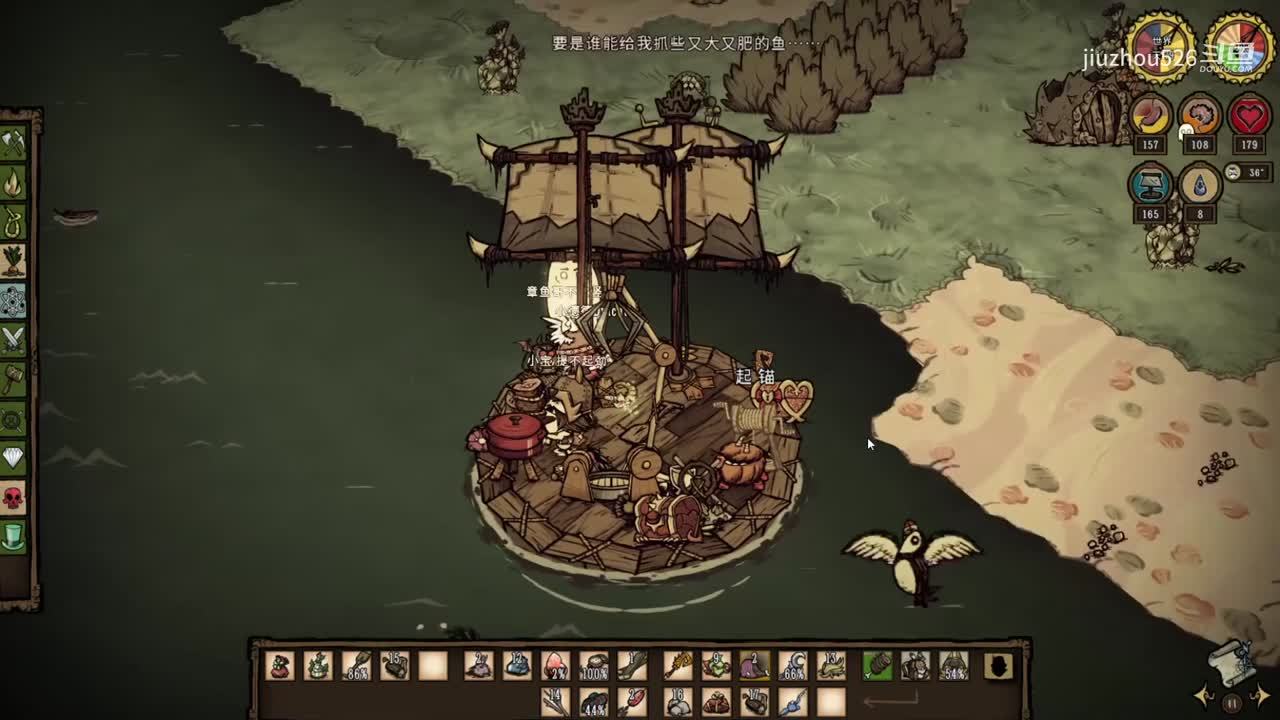Select the stack of 16 rocks
Image resolution: width=1280 pixels, height=720 pixels.
678,702
